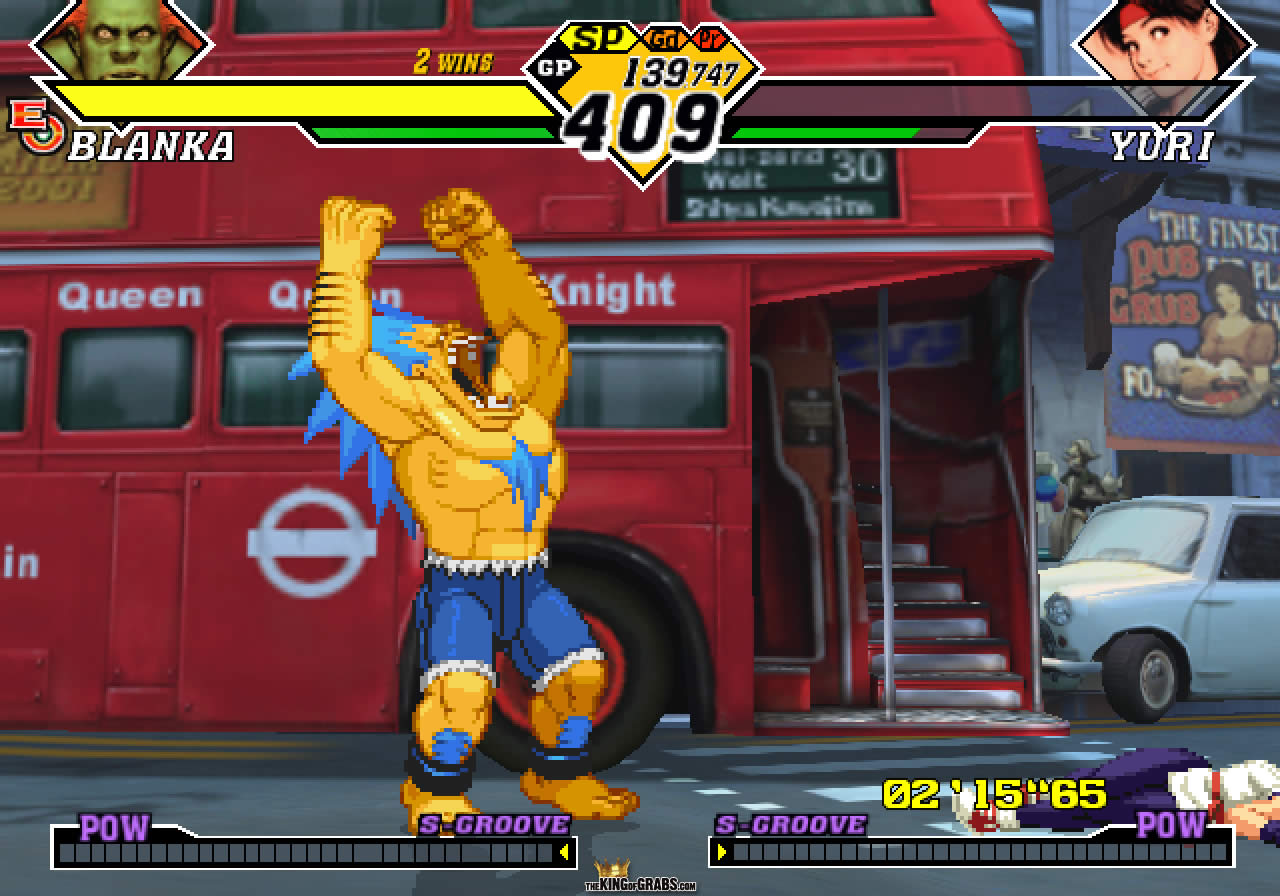Viewport: 1280px width, 896px height.
Task: Open the King of Grabs watermark logo
Action: 640,877
